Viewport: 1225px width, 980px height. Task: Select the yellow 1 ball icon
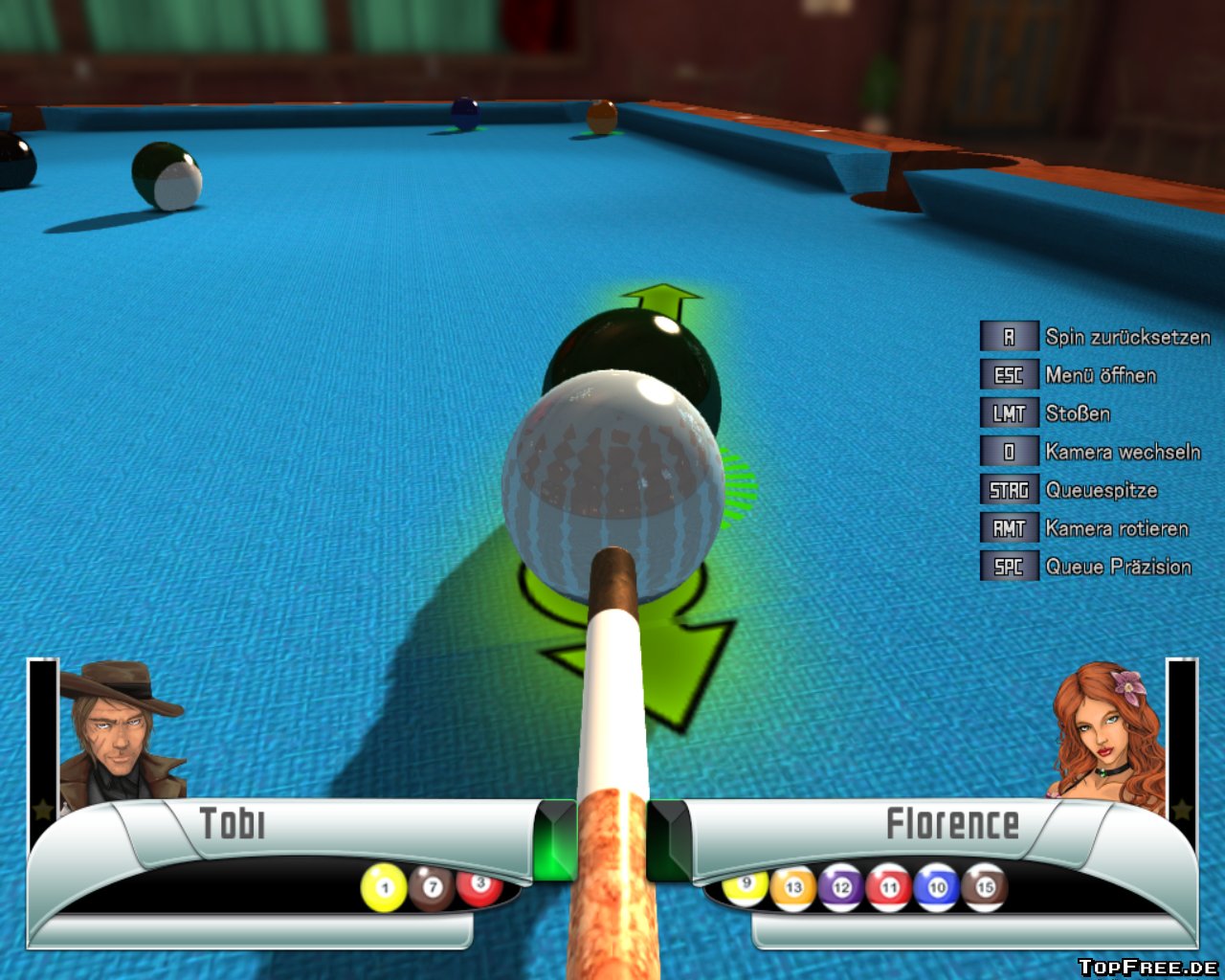(x=384, y=887)
